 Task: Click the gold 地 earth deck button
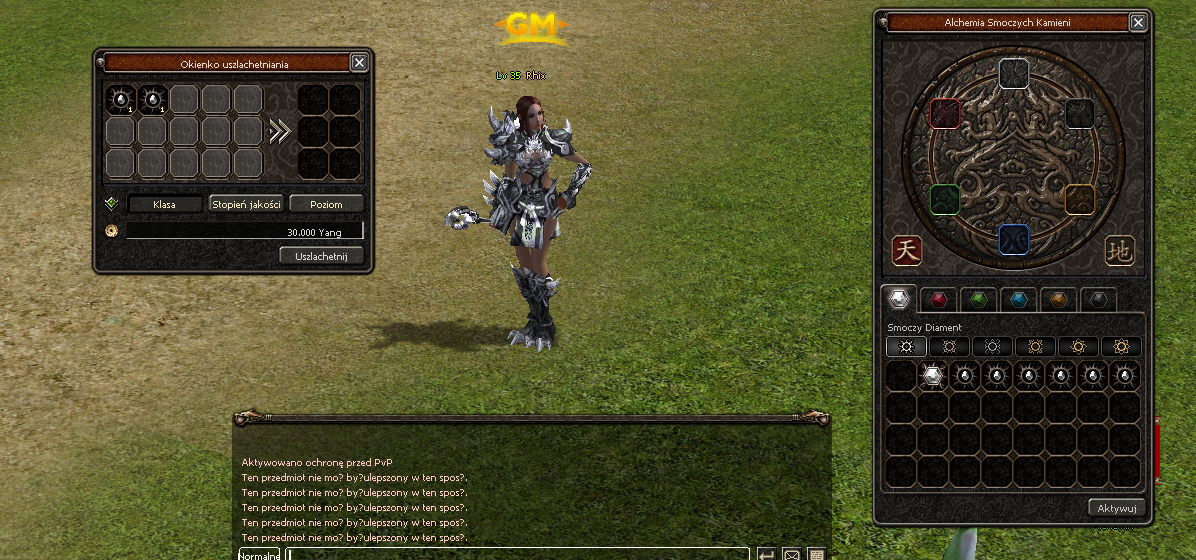(1120, 251)
